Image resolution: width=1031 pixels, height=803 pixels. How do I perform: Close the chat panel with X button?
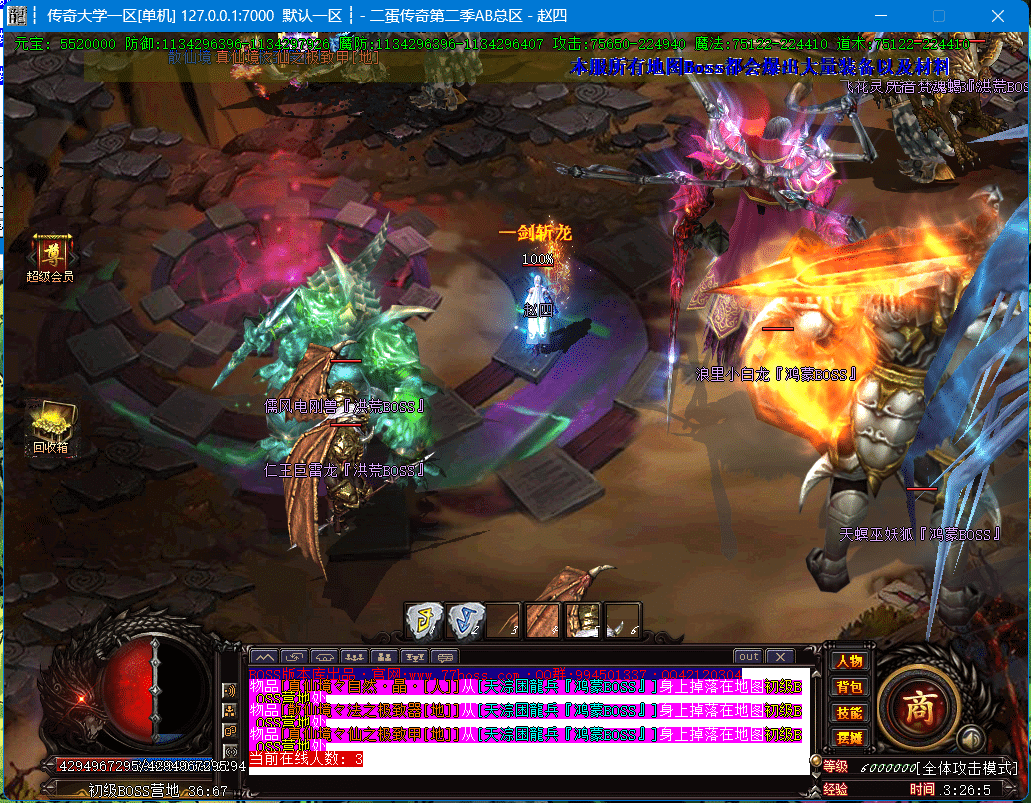779,657
